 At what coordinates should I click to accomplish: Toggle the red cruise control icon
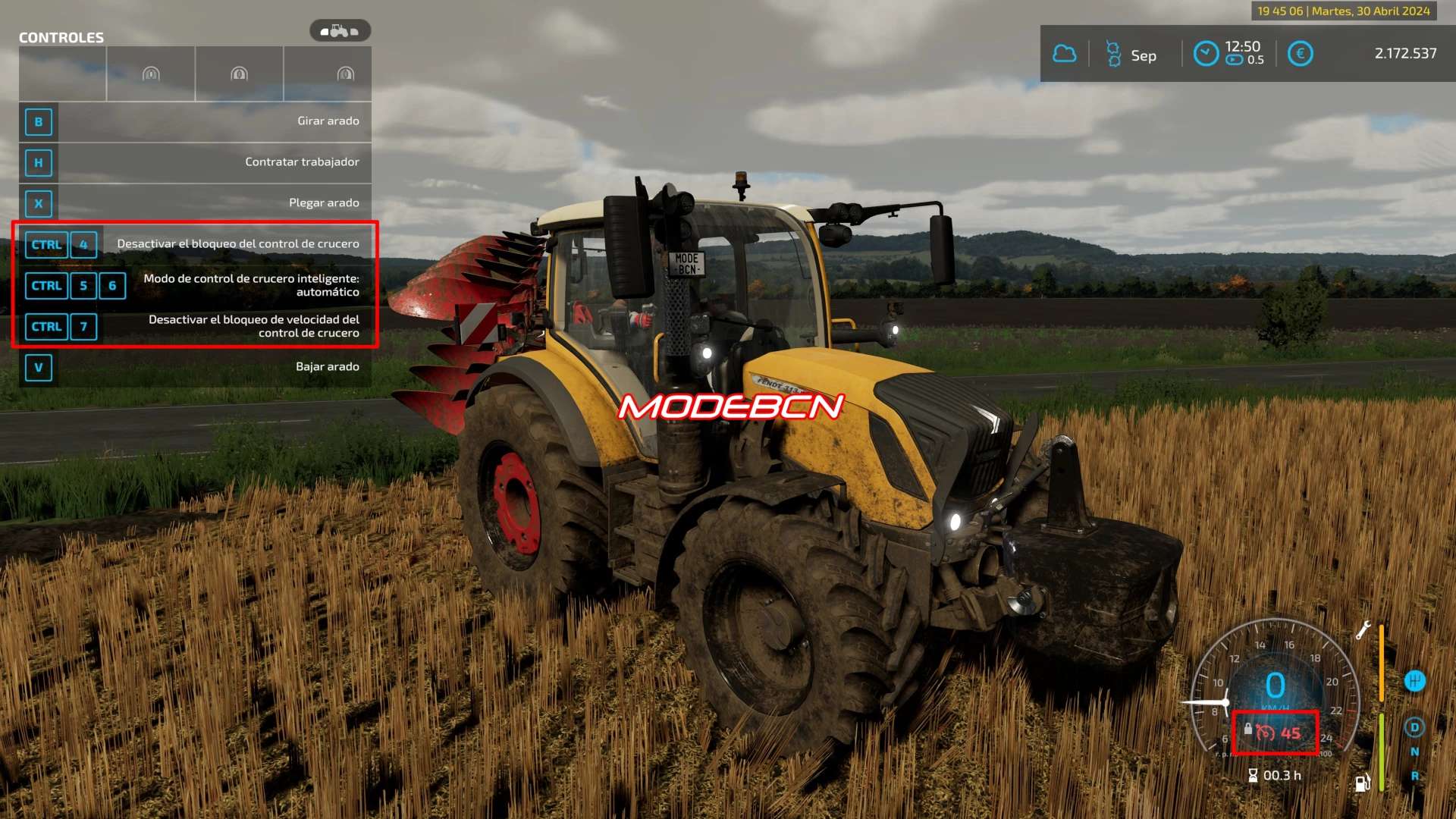[1265, 733]
